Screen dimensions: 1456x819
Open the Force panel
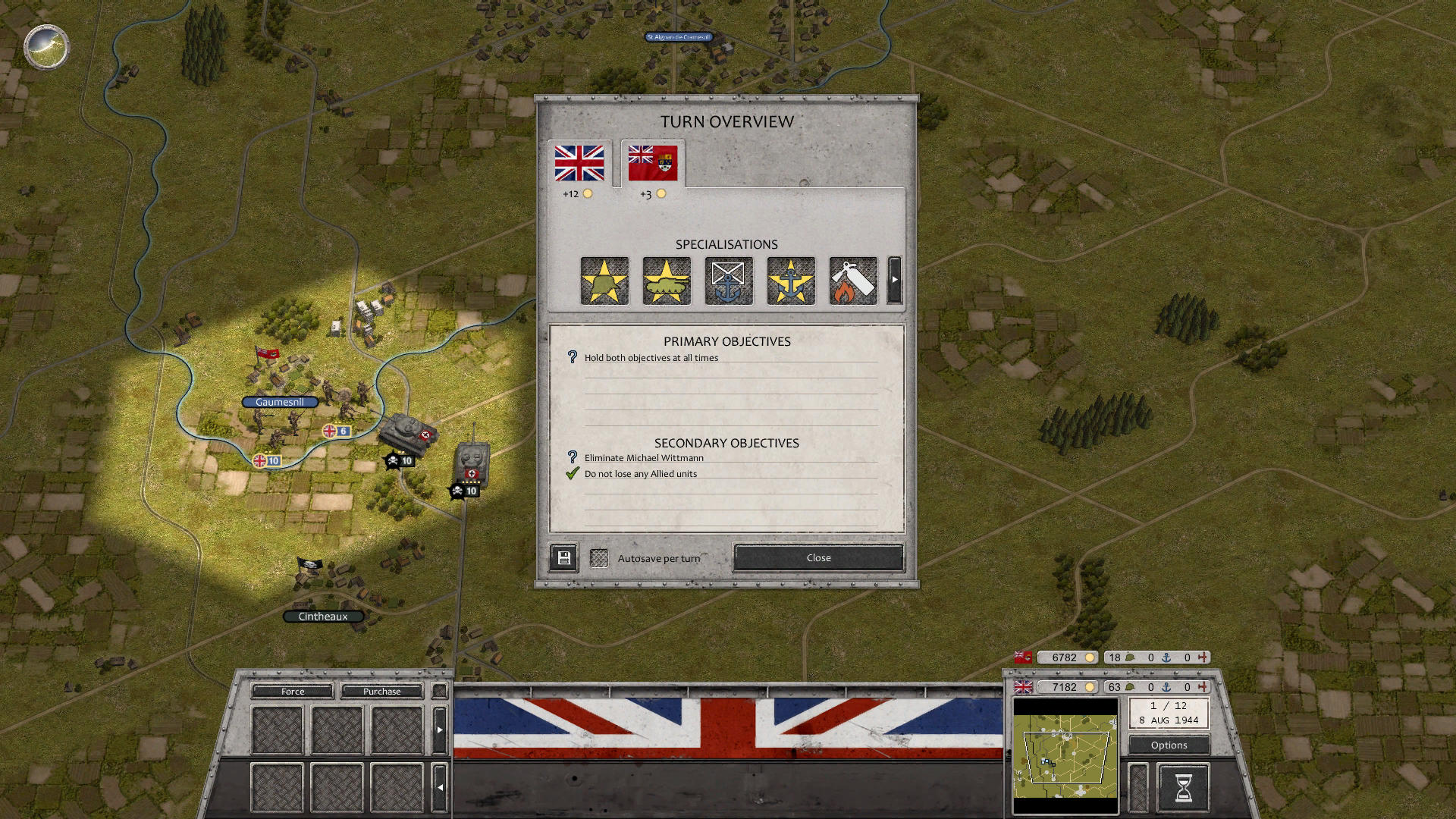pyautogui.click(x=293, y=691)
